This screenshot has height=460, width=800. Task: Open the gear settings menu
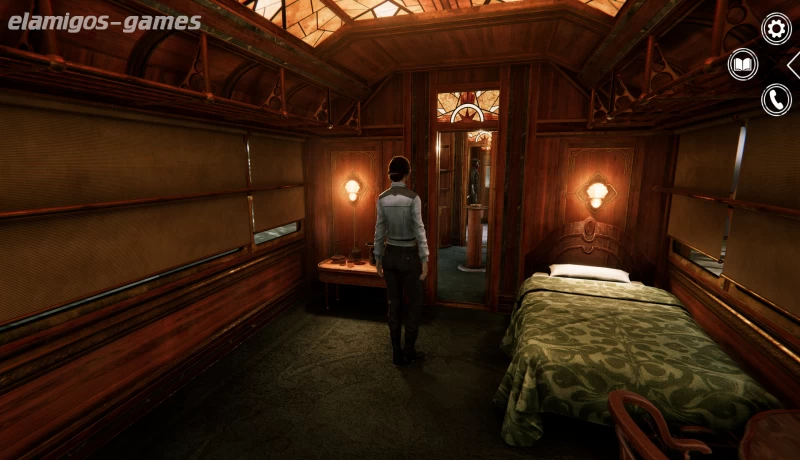tap(776, 28)
